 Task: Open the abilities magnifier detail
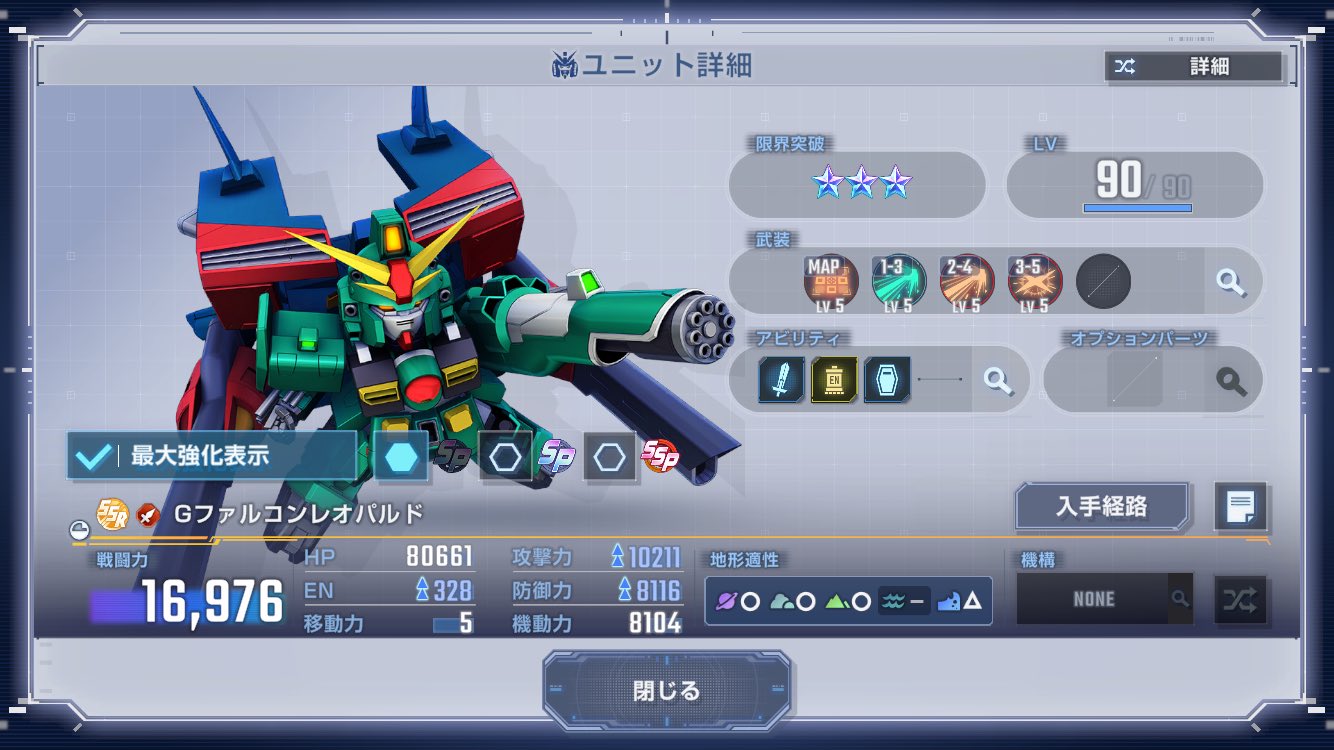(997, 380)
